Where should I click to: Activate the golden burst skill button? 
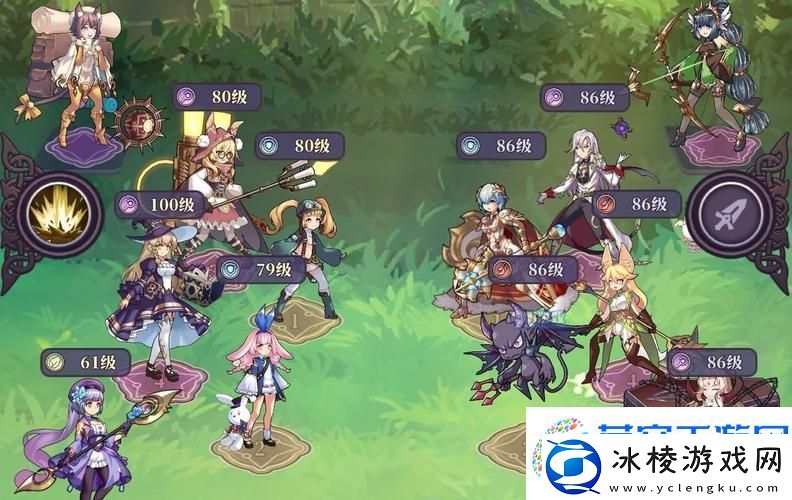click(x=59, y=213)
